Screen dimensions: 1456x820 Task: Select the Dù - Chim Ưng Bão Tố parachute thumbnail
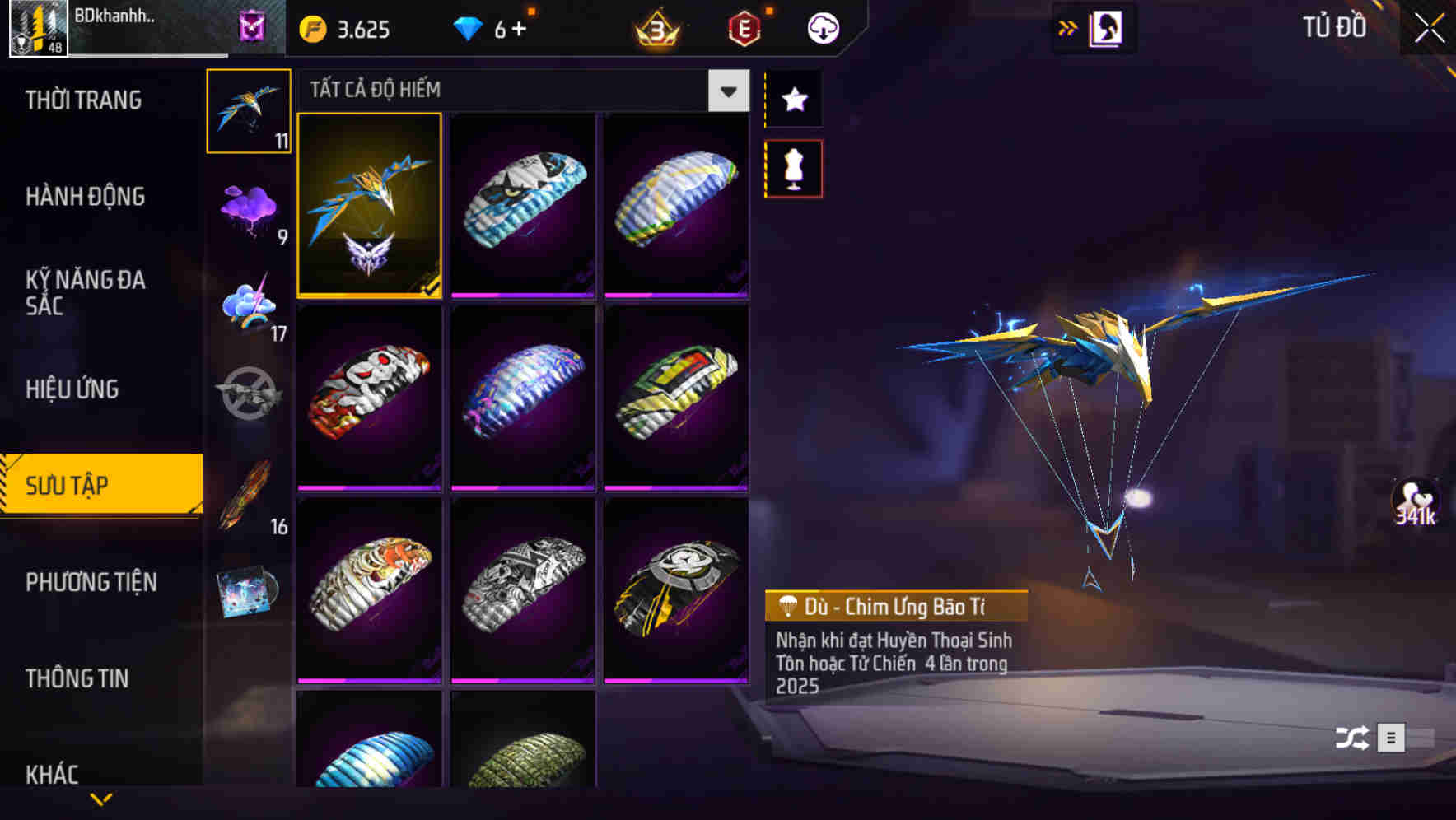coord(370,207)
